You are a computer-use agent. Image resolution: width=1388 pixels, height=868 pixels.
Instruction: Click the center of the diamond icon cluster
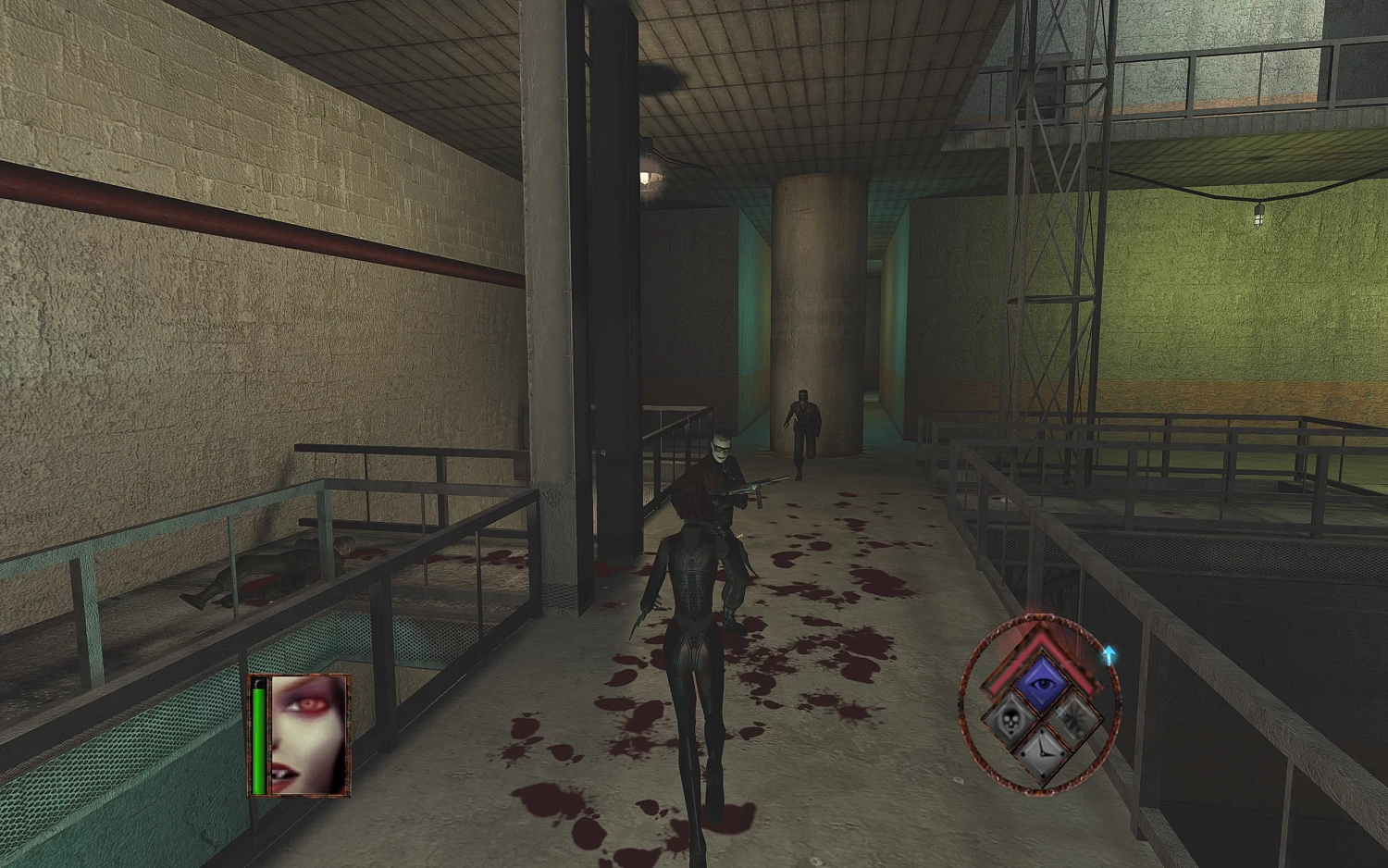point(1042,720)
